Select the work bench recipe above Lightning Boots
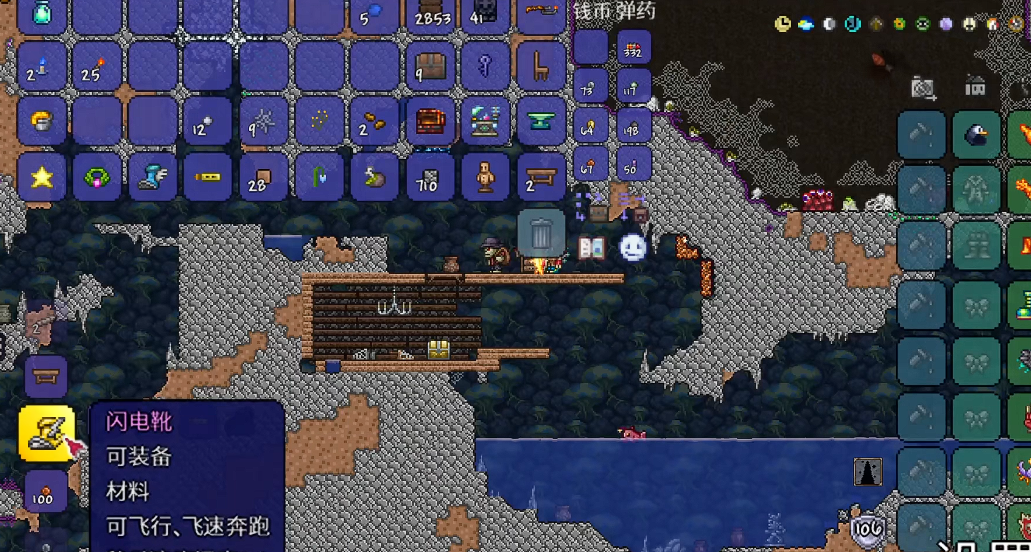 (46, 377)
